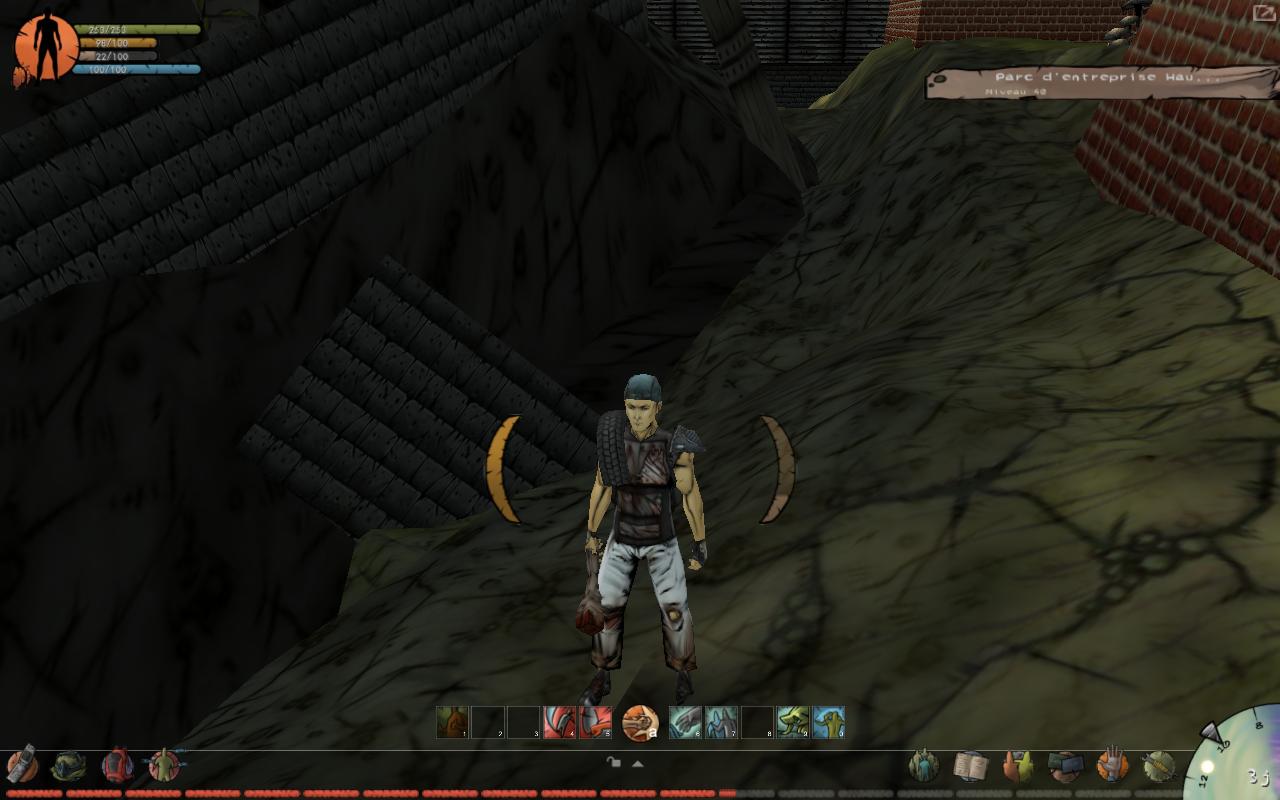
Task: Use the red fist skill in slot 5
Action: [595, 722]
